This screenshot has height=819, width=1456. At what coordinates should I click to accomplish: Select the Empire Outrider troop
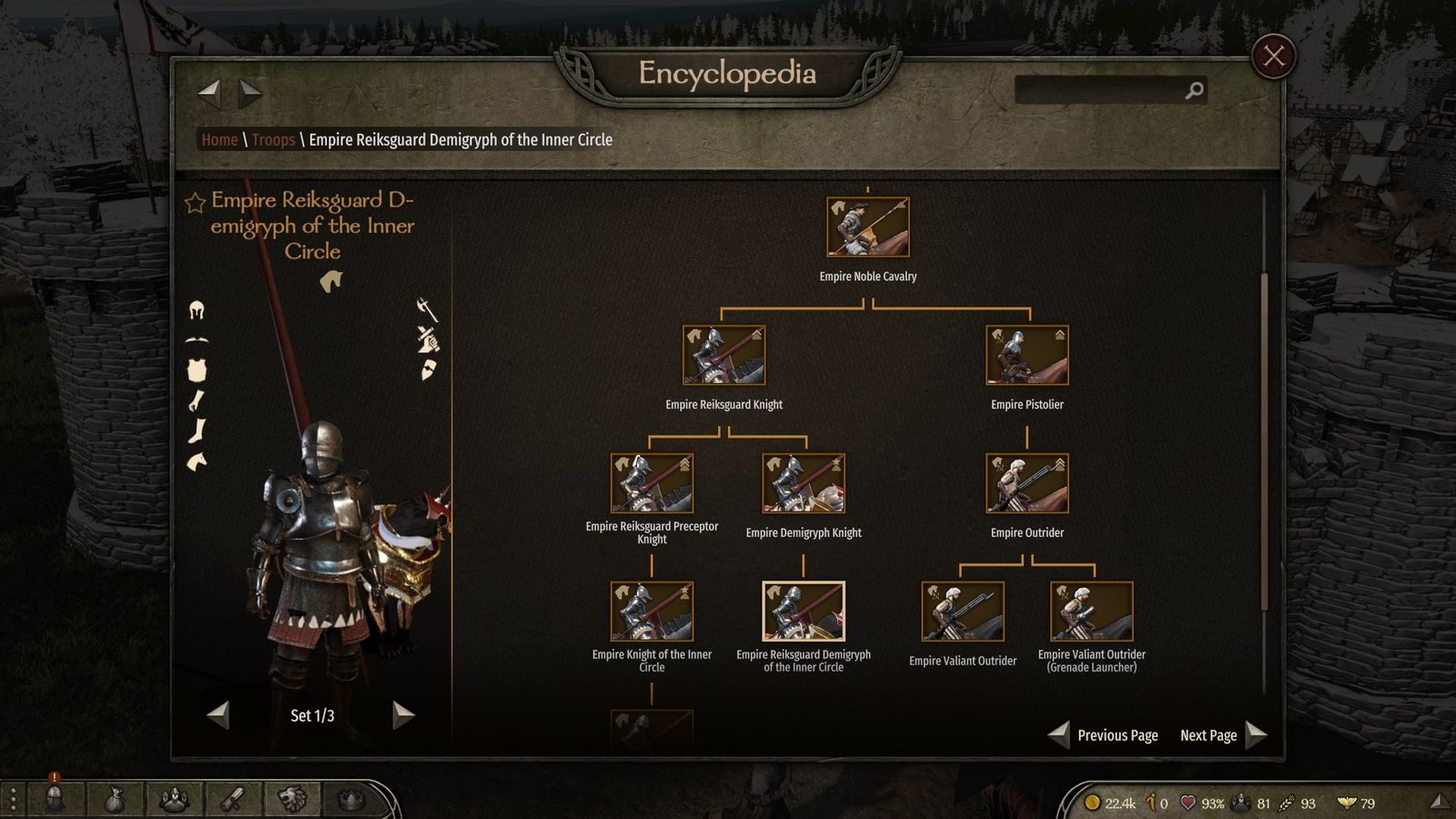[1026, 483]
